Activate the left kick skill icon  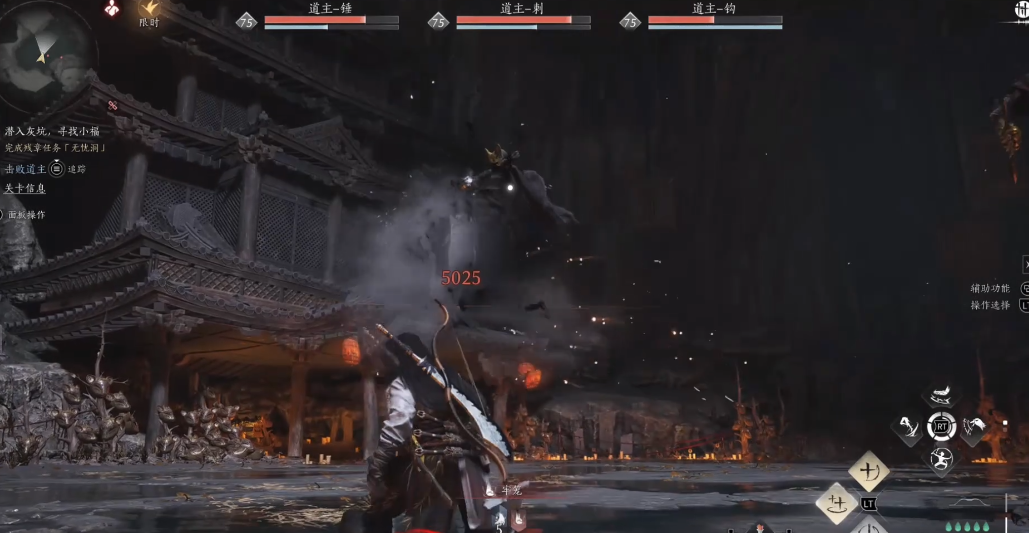tap(909, 429)
